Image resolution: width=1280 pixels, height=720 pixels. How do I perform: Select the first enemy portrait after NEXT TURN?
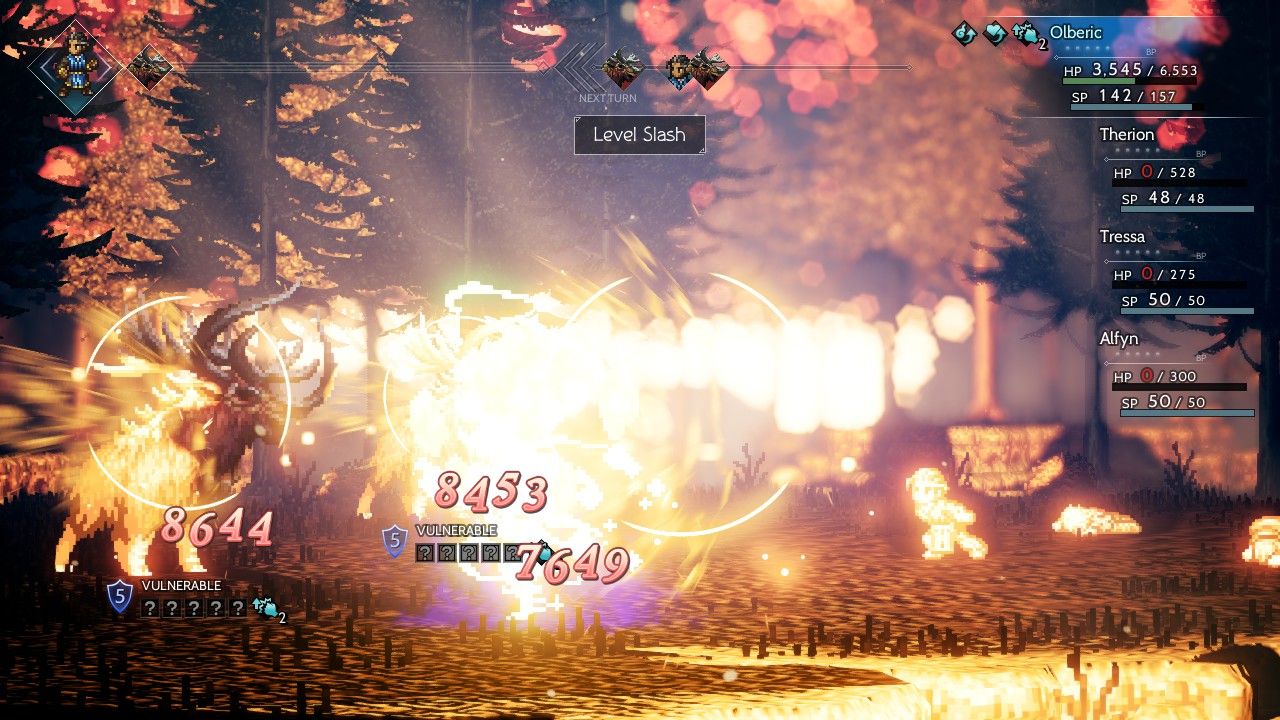point(622,68)
